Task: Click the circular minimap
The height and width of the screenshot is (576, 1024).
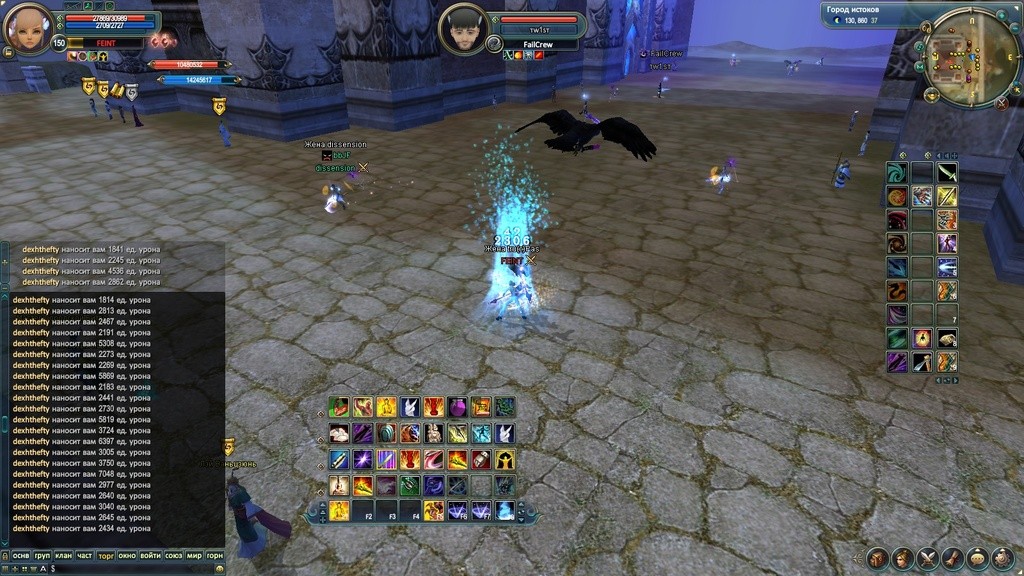Action: [957, 57]
